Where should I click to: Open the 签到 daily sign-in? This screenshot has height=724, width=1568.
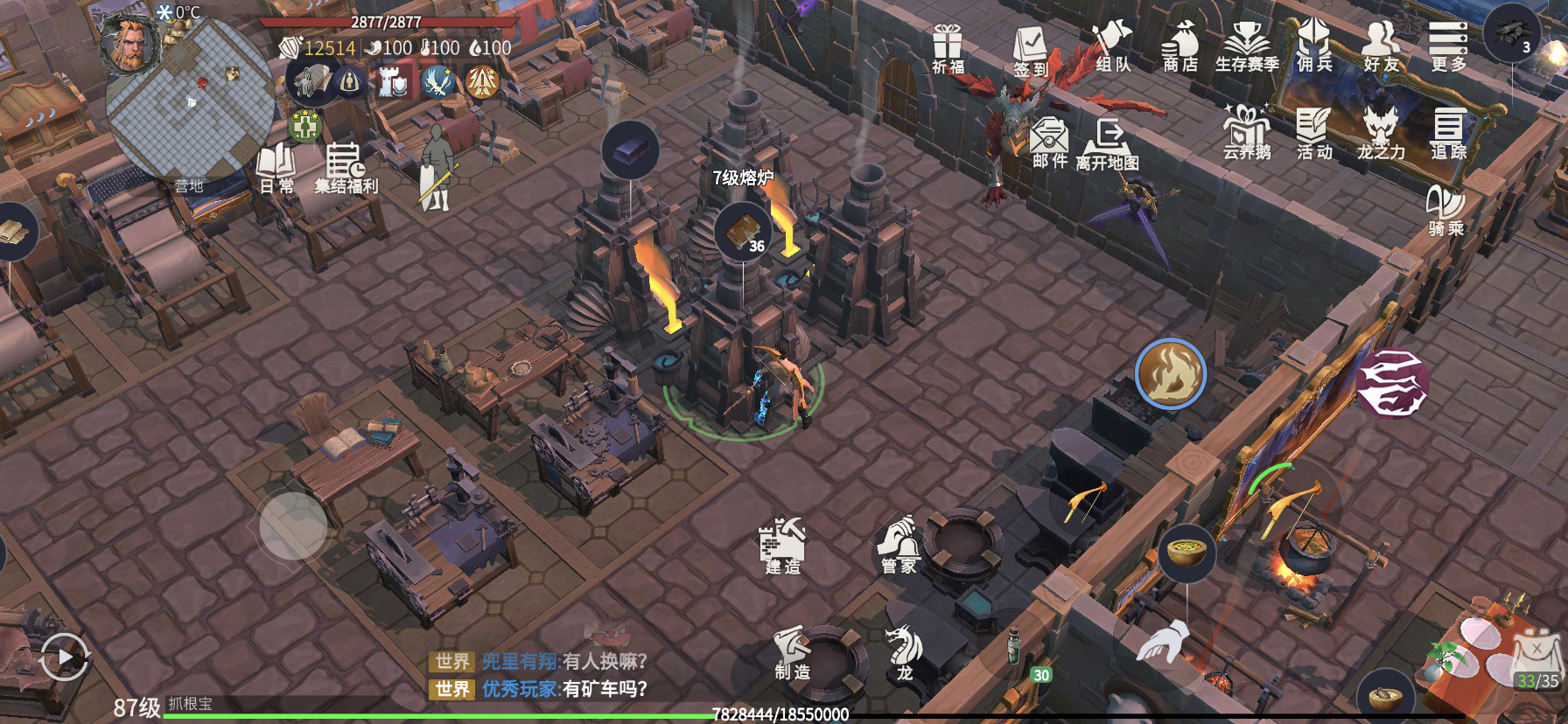1031,49
